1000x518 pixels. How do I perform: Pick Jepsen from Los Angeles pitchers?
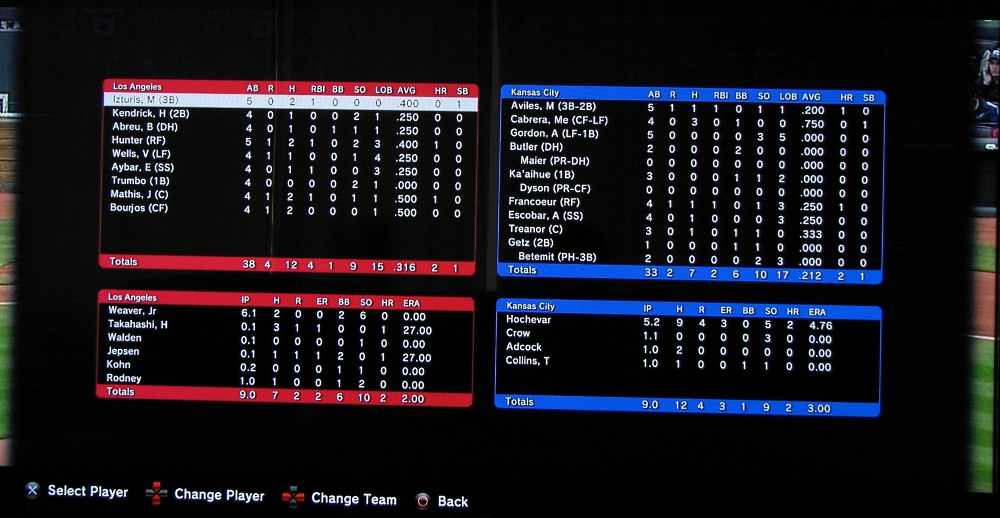pyautogui.click(x=124, y=352)
